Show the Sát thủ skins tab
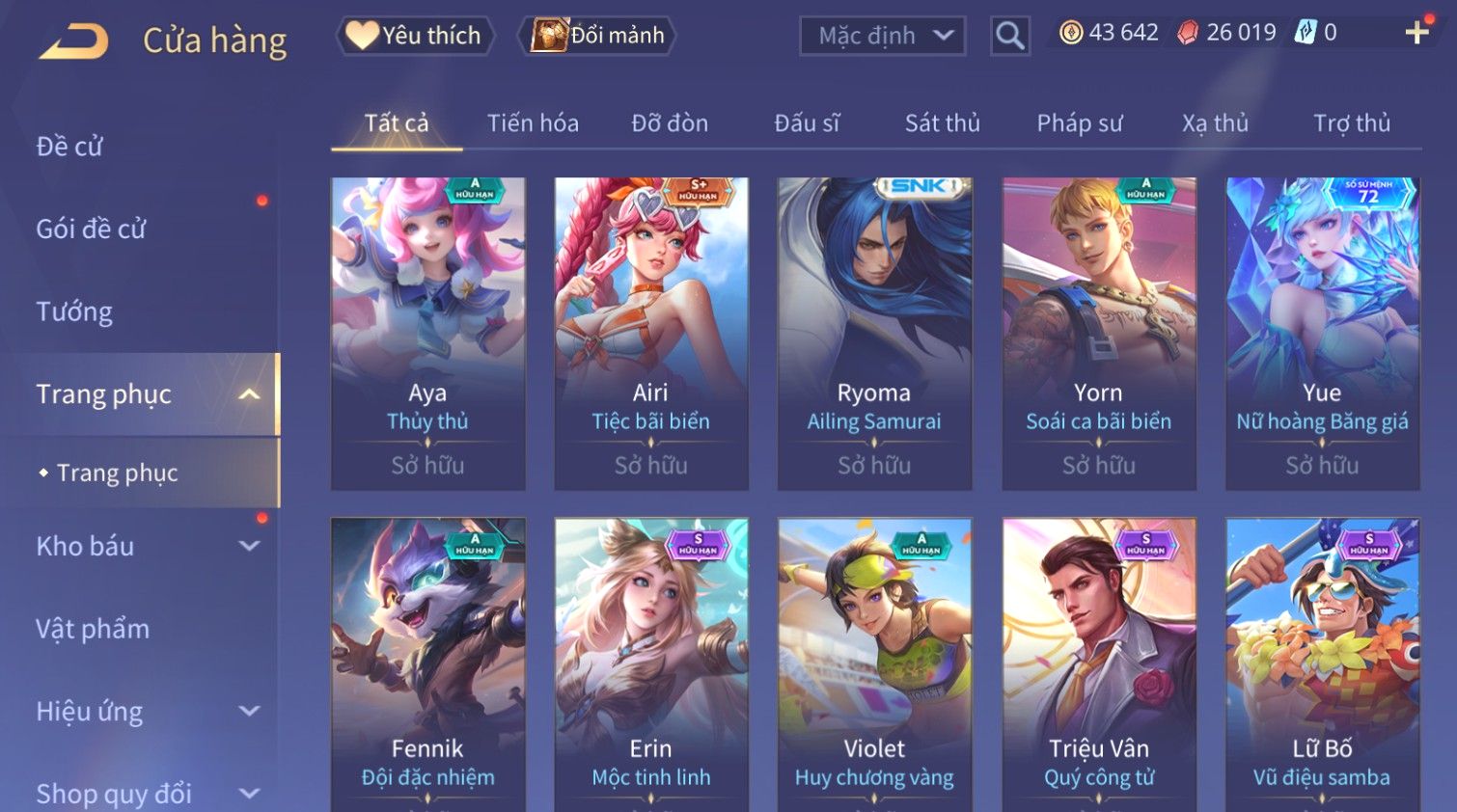 [x=942, y=123]
